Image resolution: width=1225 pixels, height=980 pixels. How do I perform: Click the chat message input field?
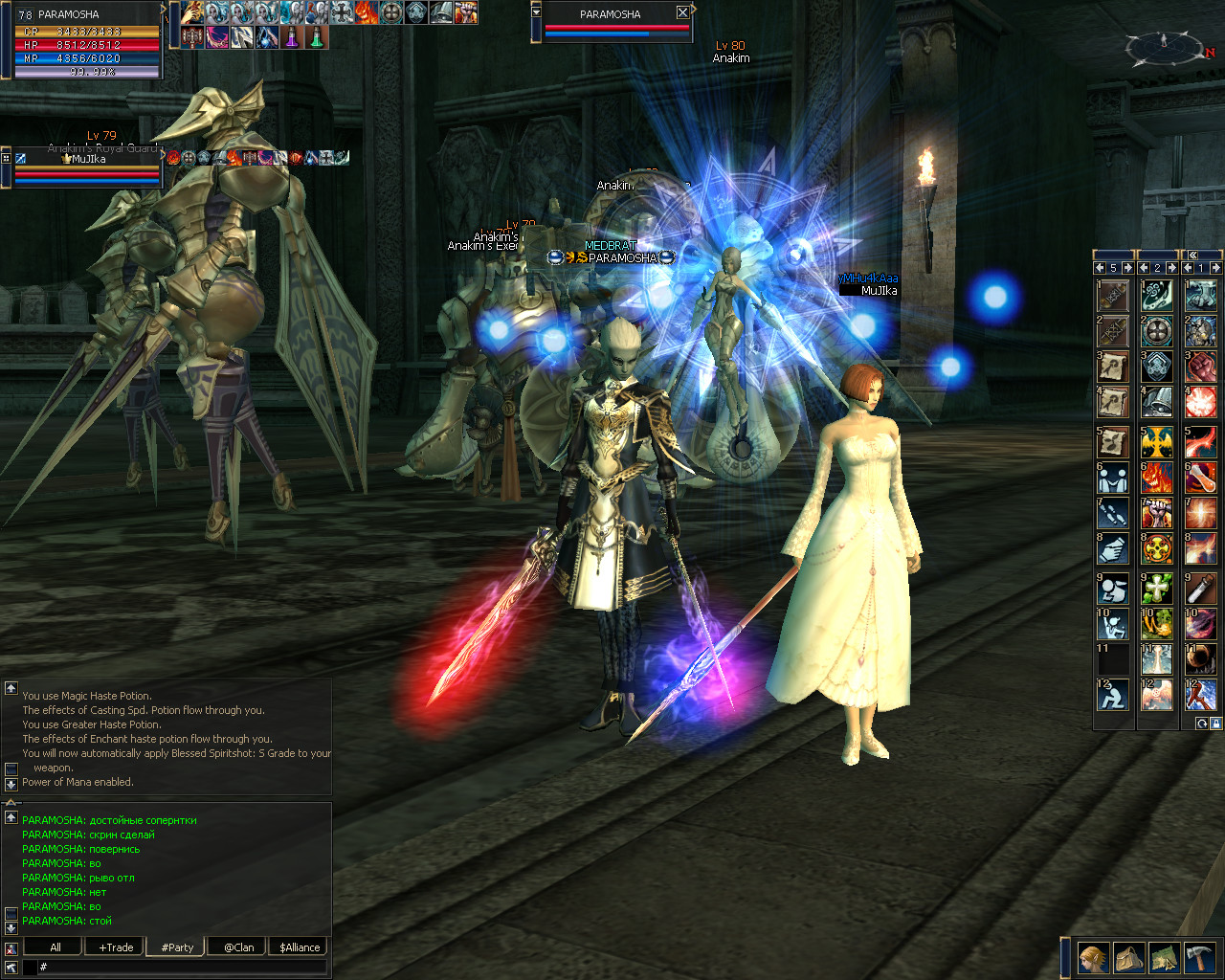(x=182, y=968)
